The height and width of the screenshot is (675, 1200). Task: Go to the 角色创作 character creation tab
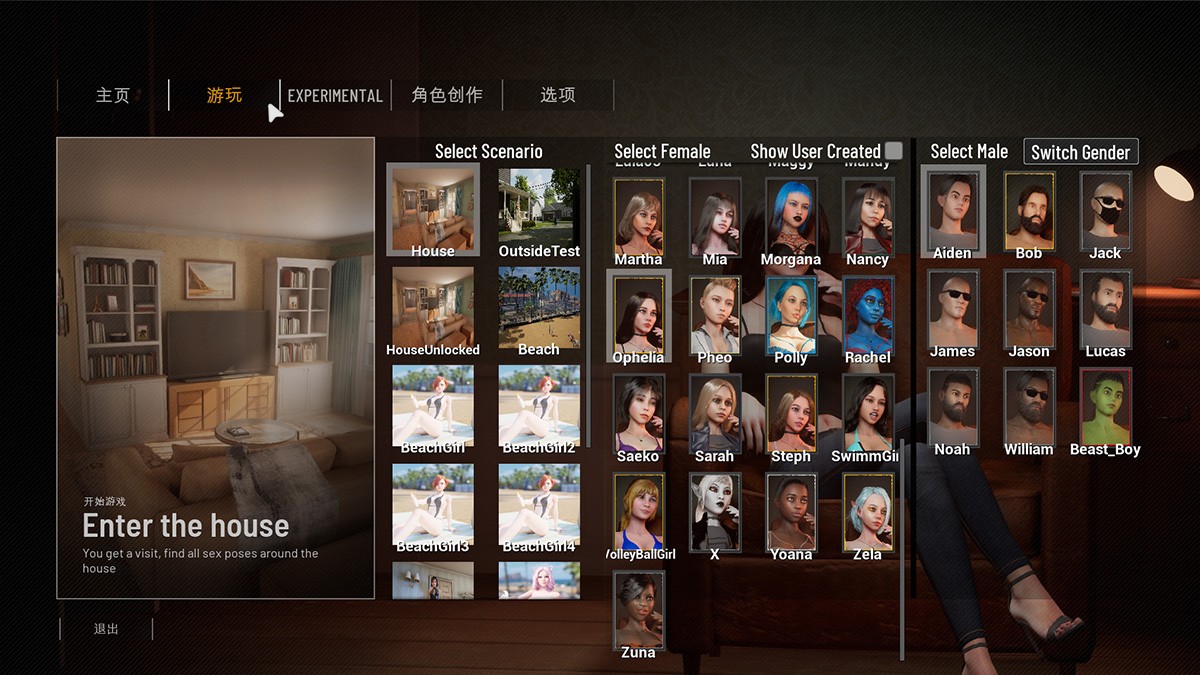447,95
